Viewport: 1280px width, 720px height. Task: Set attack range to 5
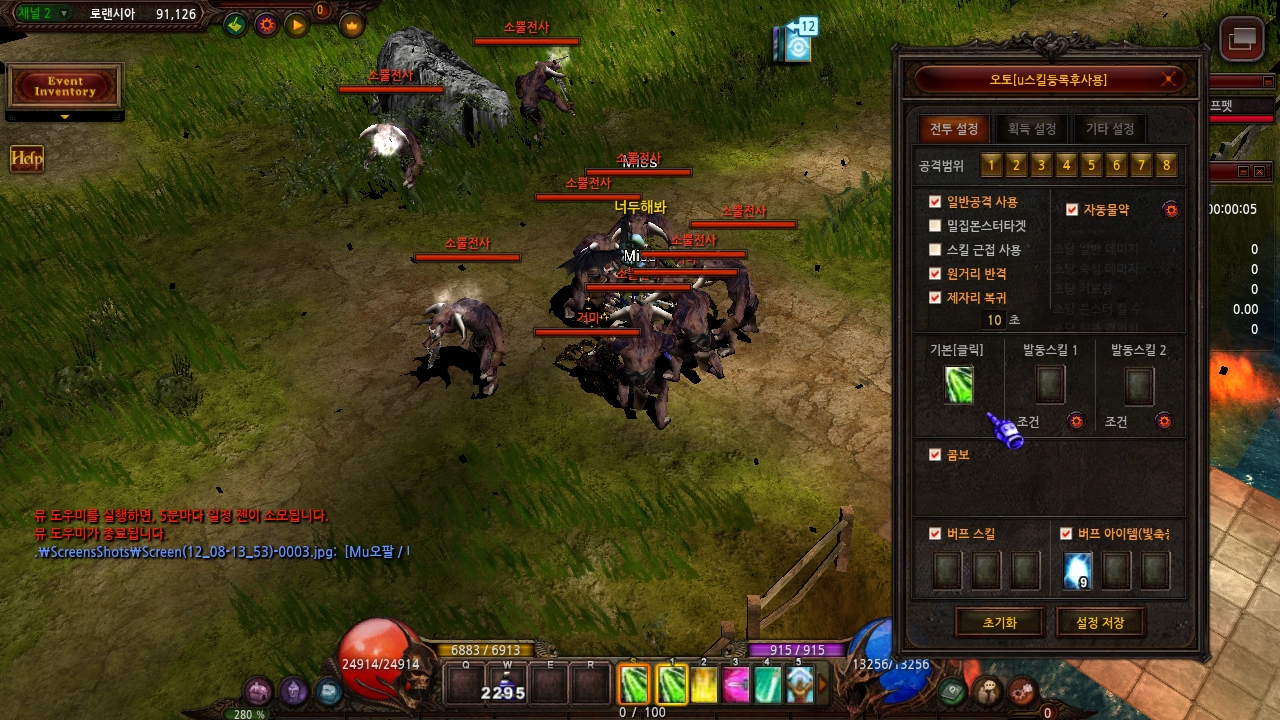coord(1091,165)
